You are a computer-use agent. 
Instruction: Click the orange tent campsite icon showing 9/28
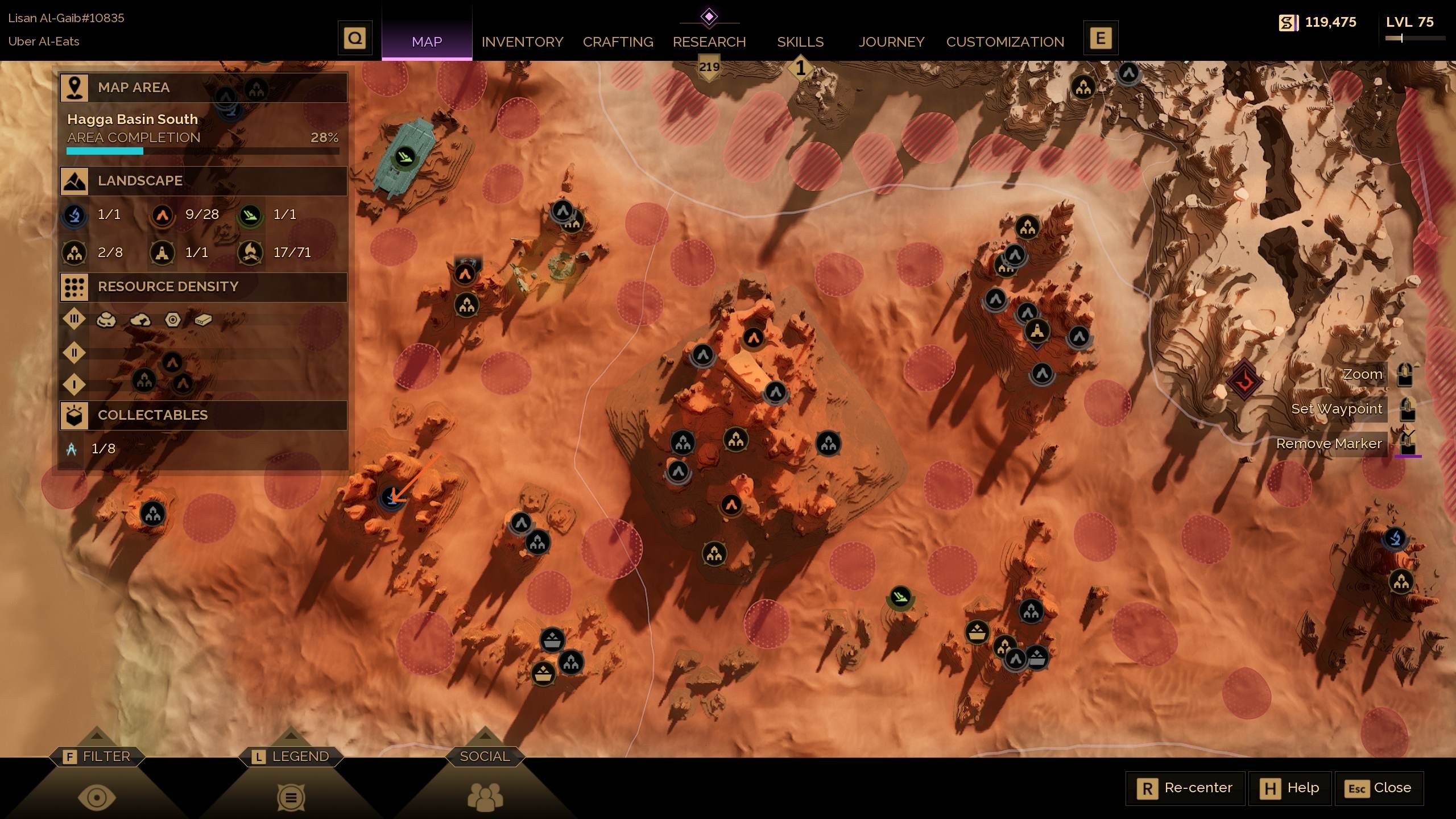coord(163,215)
